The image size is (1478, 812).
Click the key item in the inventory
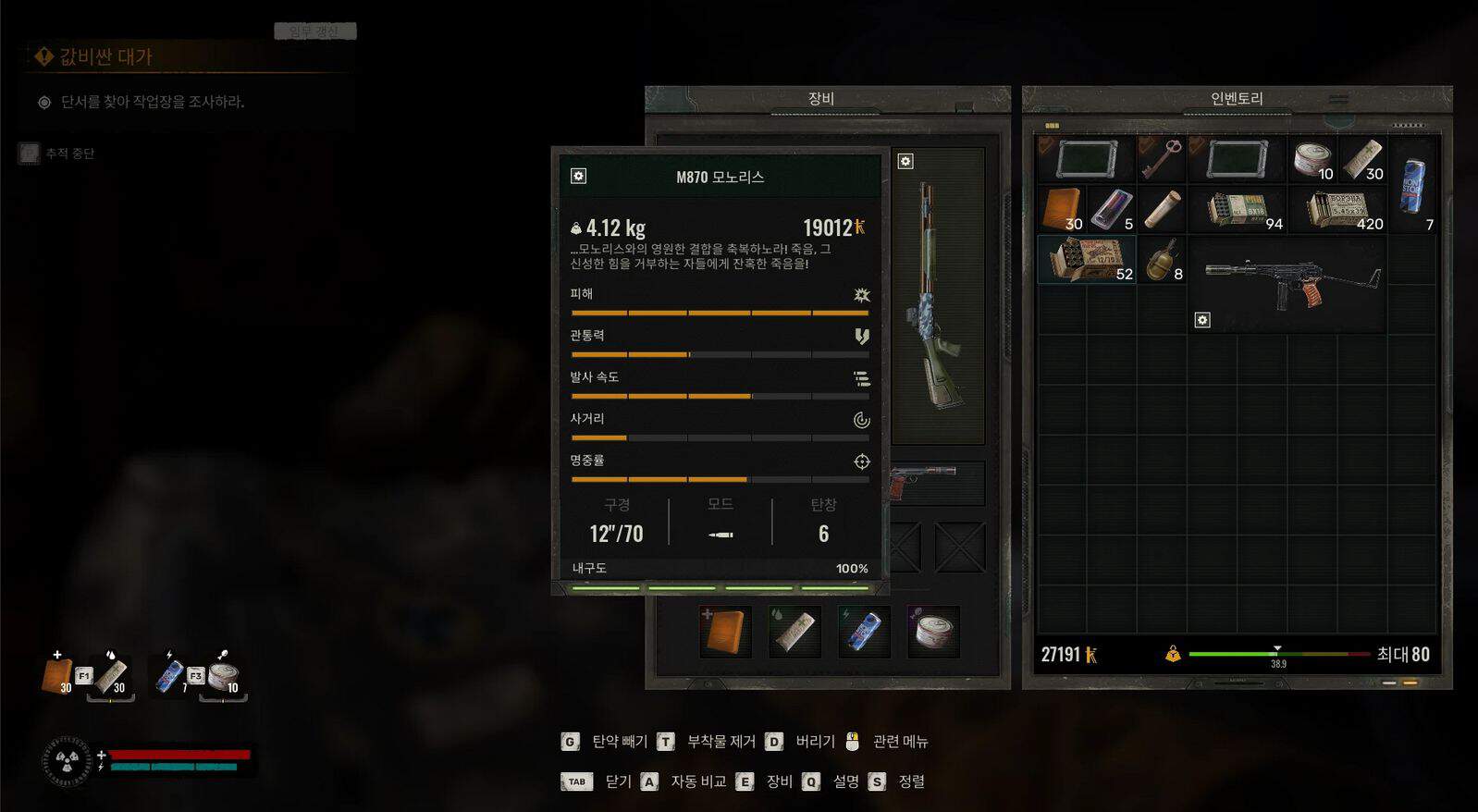pyautogui.click(x=1160, y=159)
